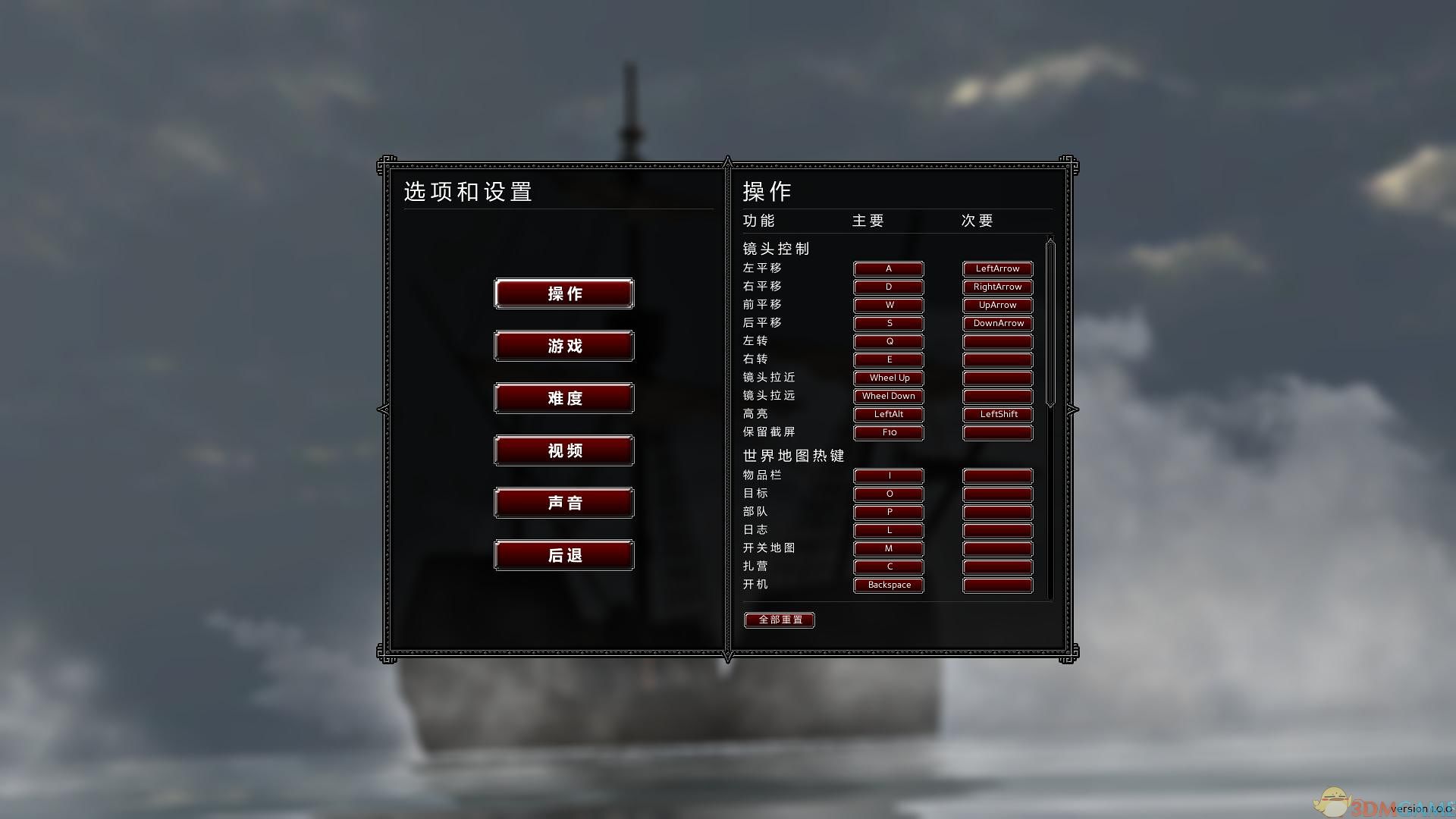Edit the Wheel Down binding for 镜头拉远
The image size is (1456, 819).
click(x=888, y=396)
